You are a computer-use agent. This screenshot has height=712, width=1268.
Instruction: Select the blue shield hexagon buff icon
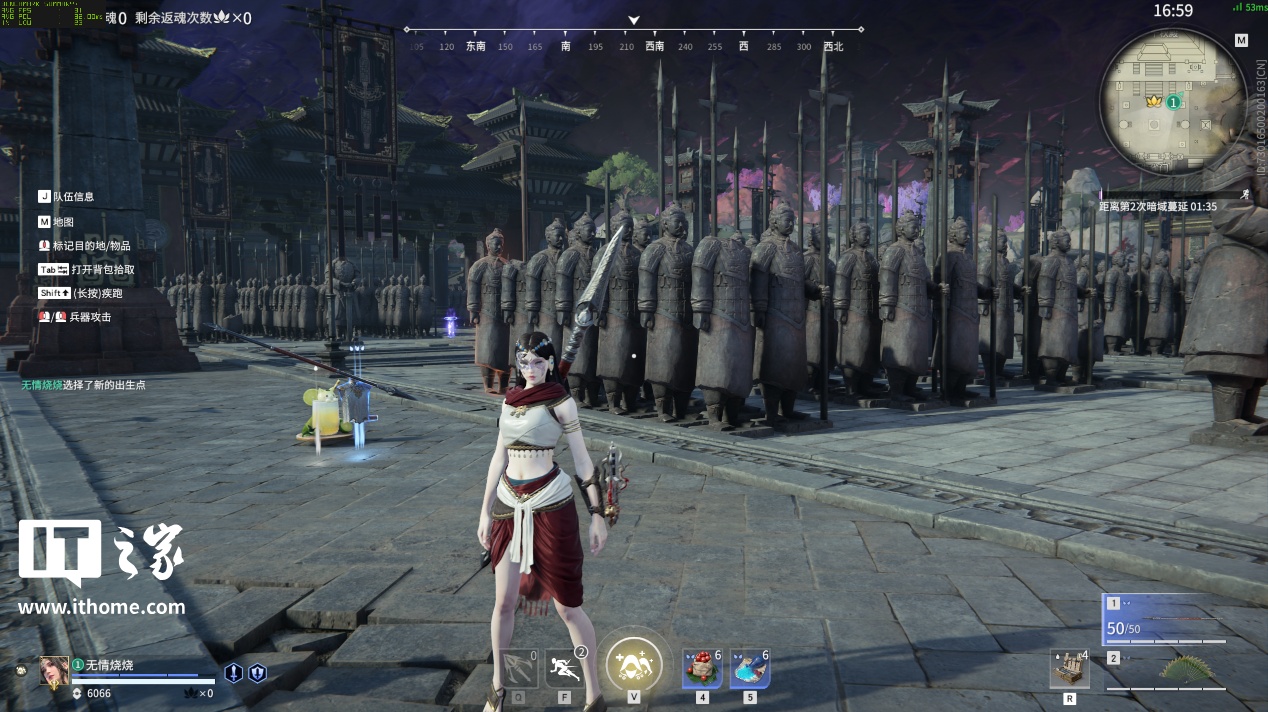(x=257, y=673)
